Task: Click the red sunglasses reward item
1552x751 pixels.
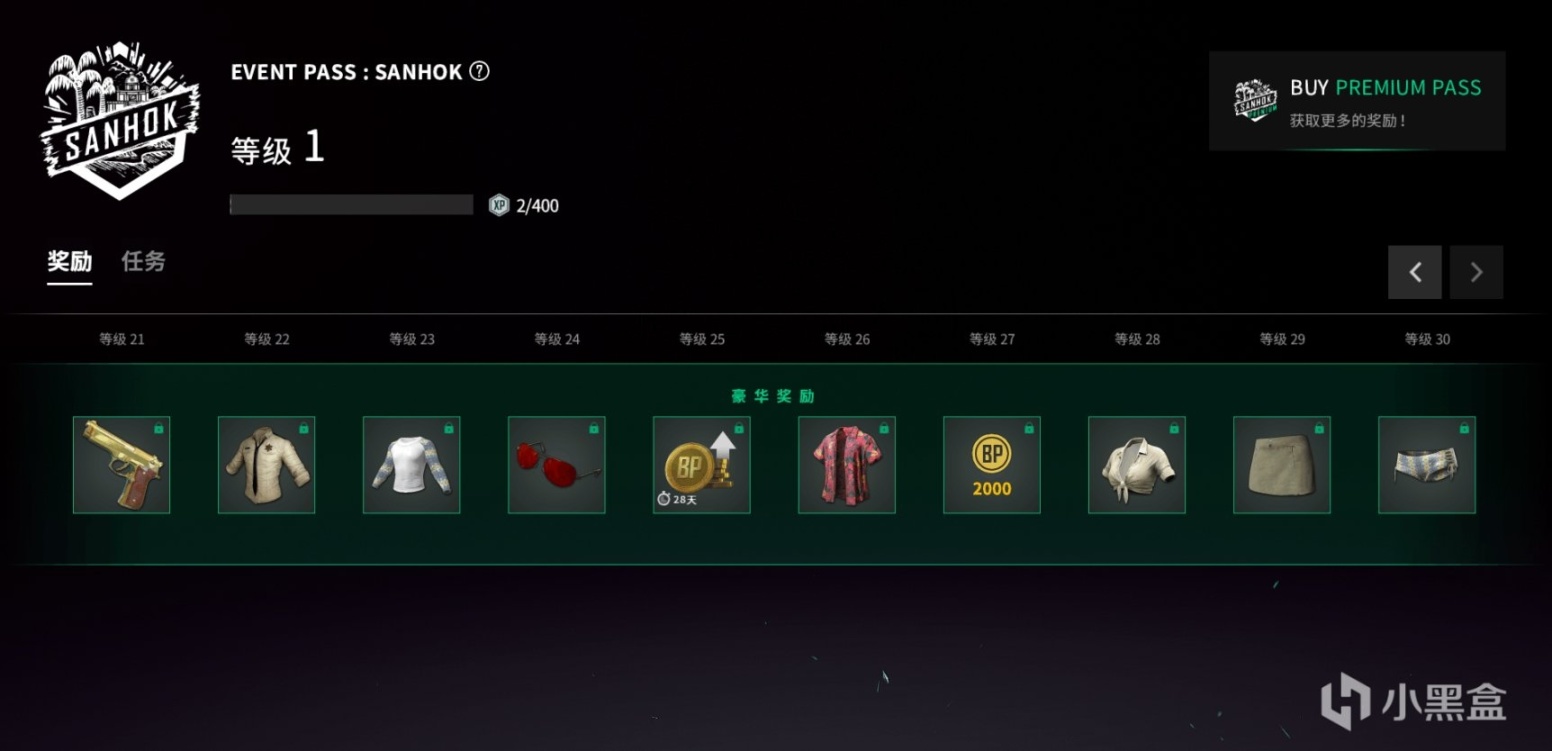Action: tap(556, 464)
